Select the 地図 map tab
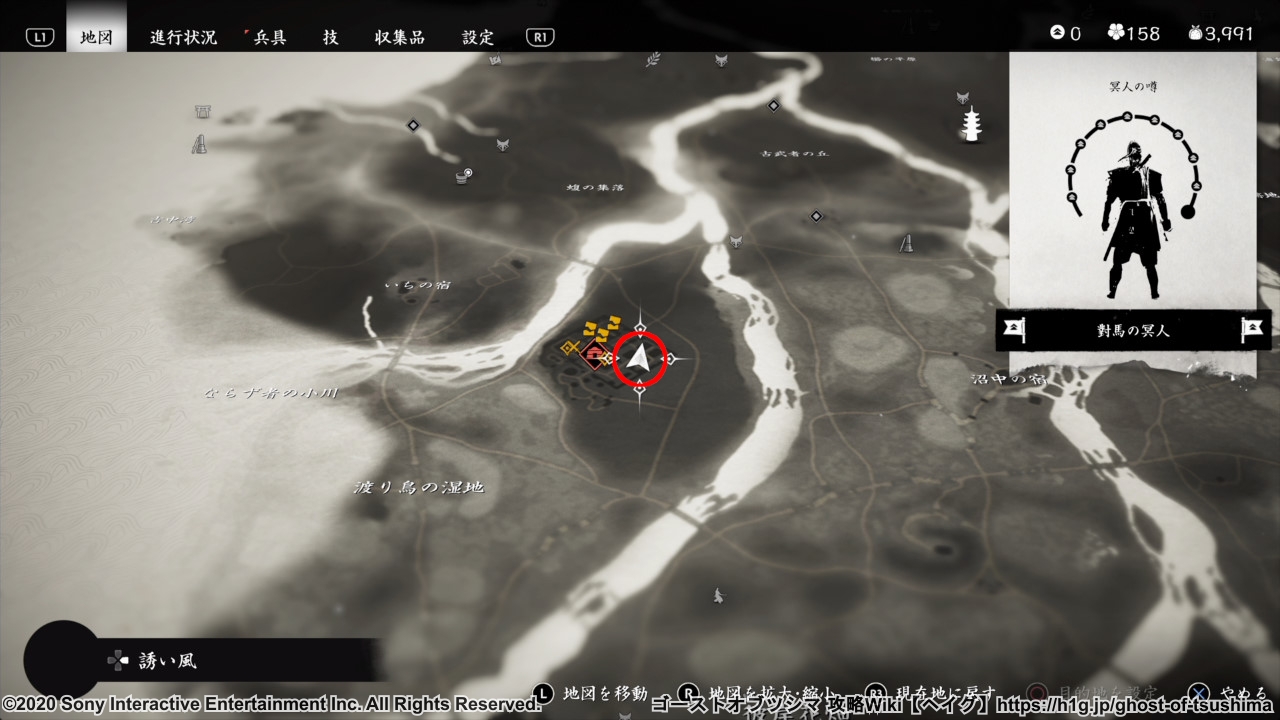This screenshot has width=1280, height=720. tap(97, 37)
